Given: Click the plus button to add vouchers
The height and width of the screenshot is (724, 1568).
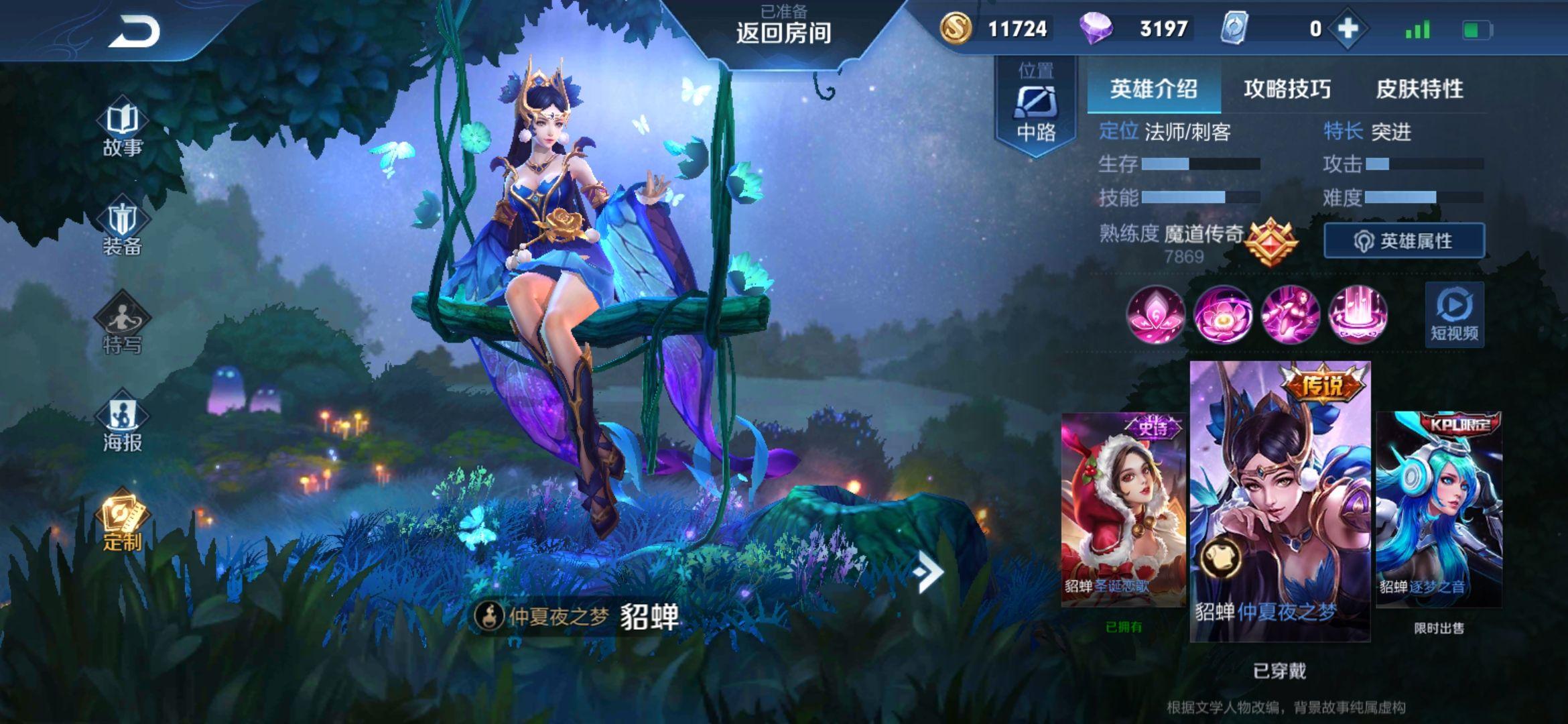Looking at the screenshot, I should (1348, 29).
